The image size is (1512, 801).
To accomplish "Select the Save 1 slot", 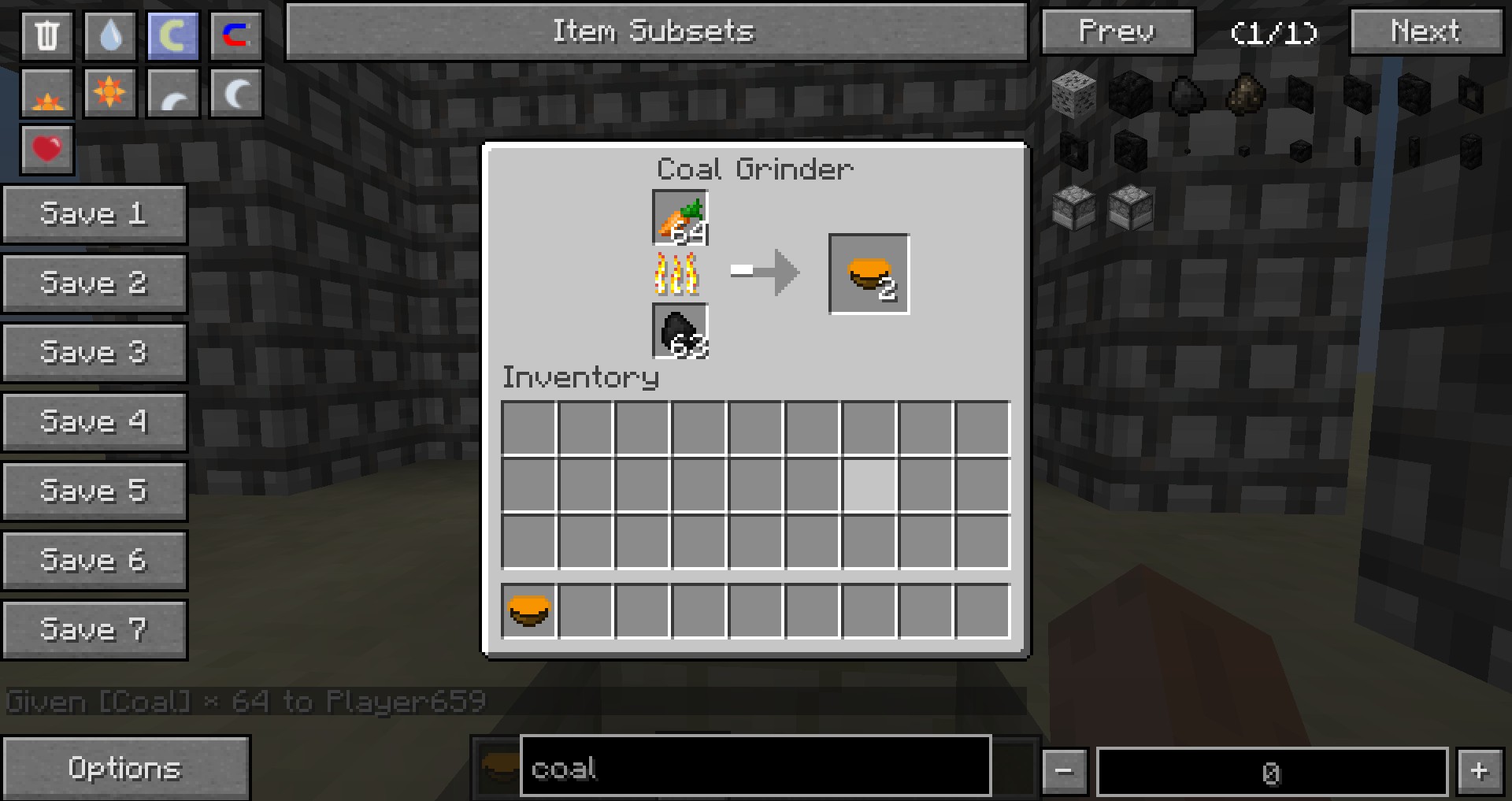I will pos(94,214).
